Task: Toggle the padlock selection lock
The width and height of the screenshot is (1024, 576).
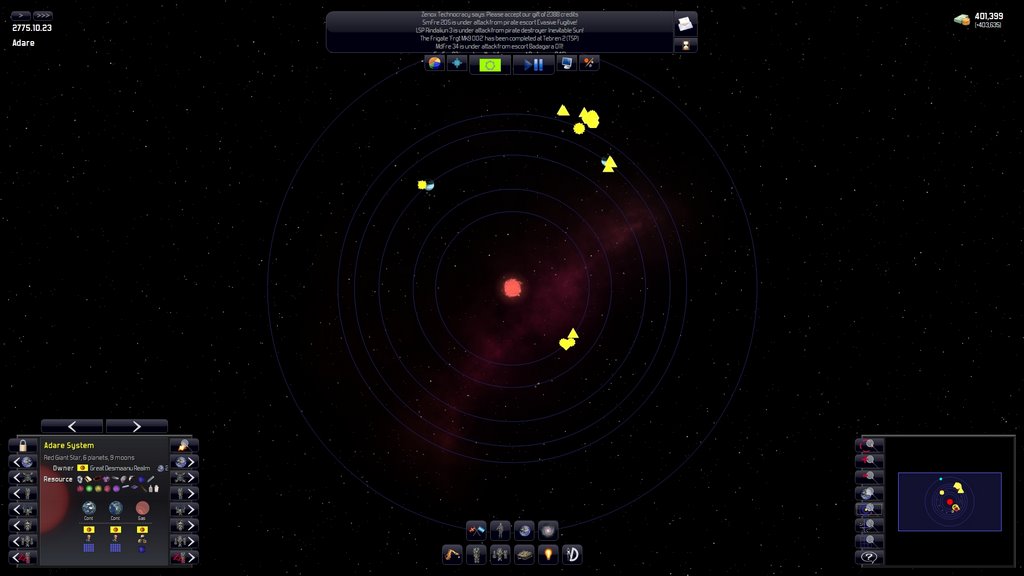Action: (23, 446)
